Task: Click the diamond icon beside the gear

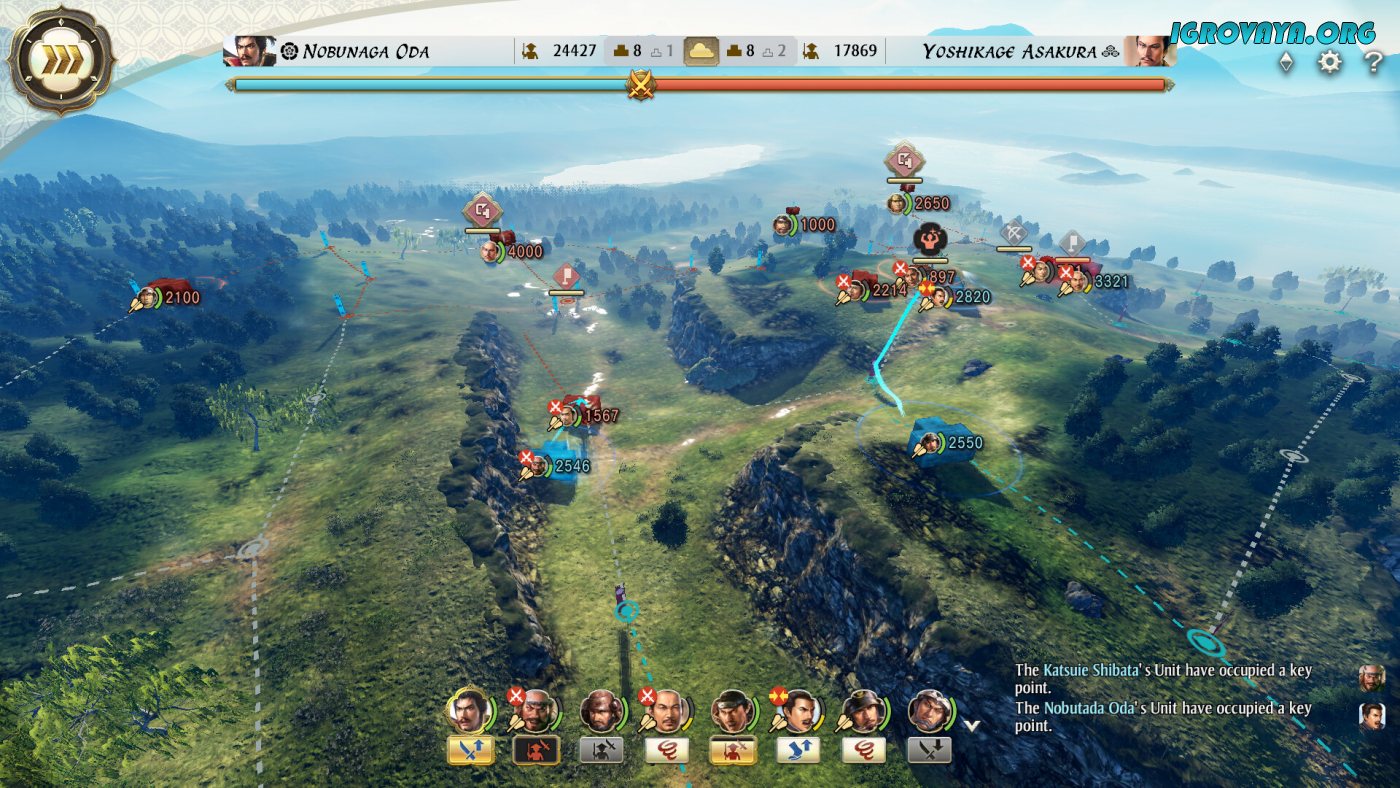Action: [1286, 62]
